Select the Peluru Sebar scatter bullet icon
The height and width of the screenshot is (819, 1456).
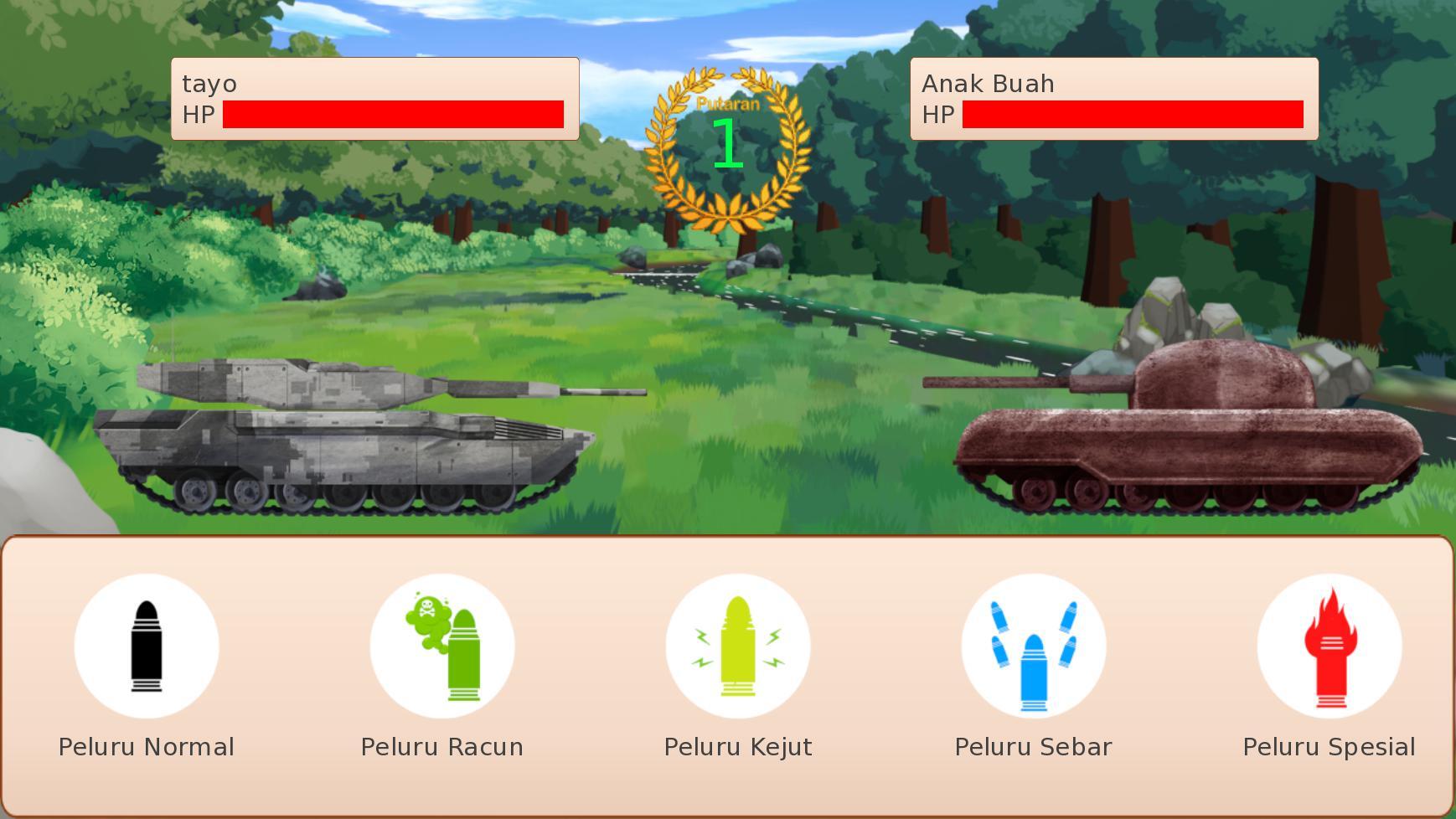coord(1031,646)
